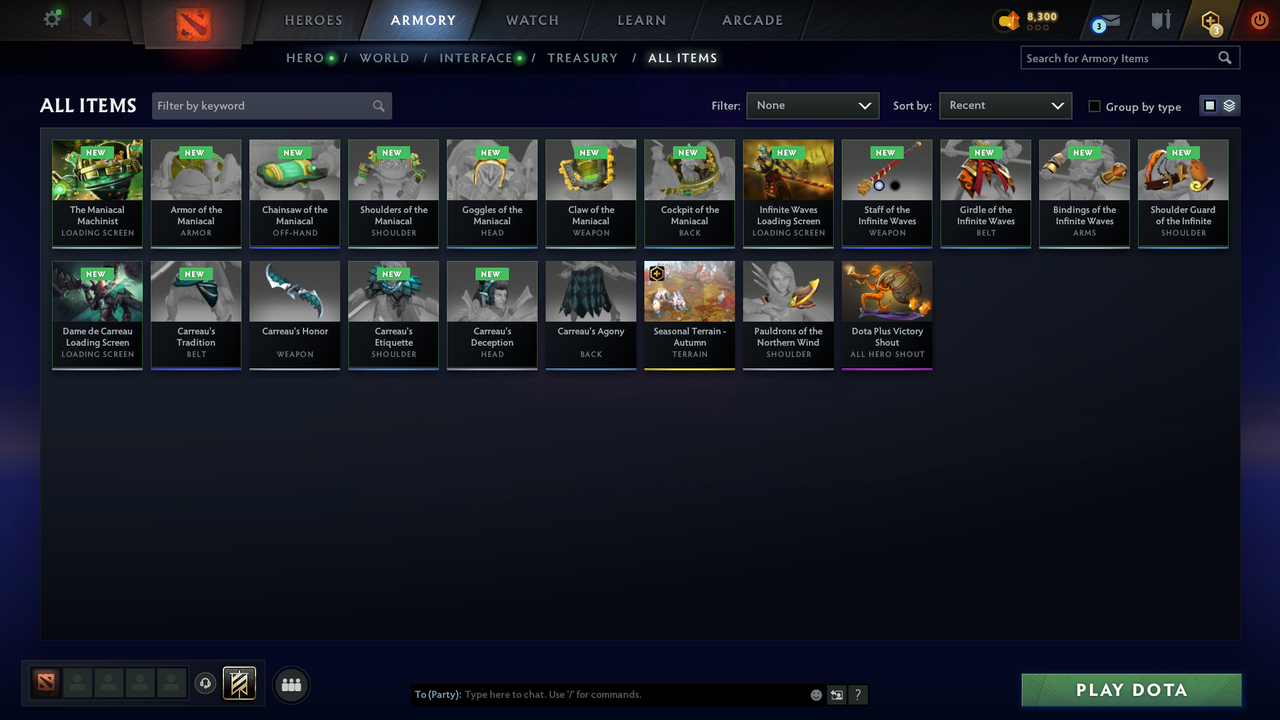This screenshot has width=1280, height=720.
Task: Open Dota Plus rewards with 3 pending
Action: click(1210, 19)
